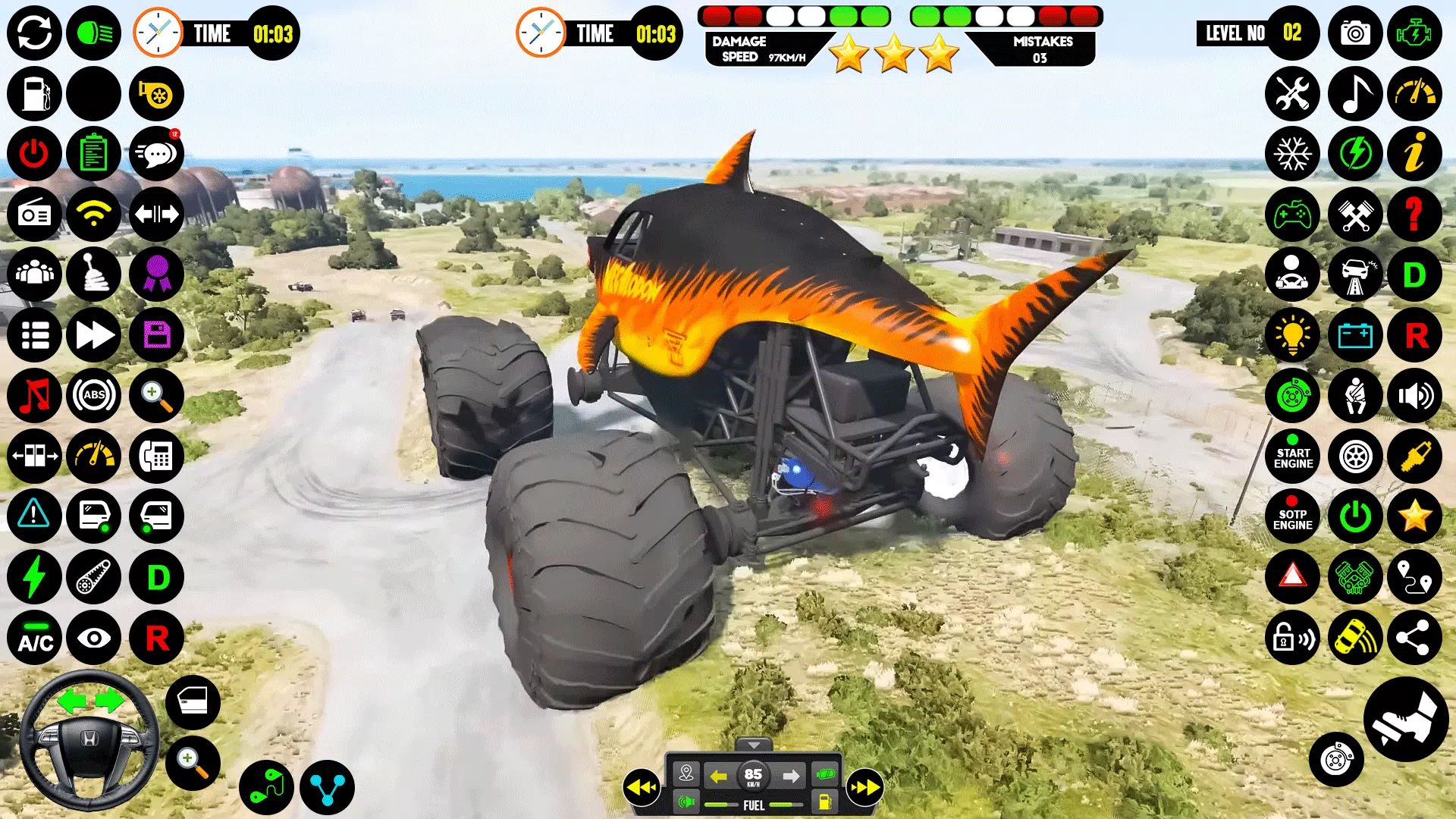Activate the hazard warning triangle icon
Image resolution: width=1456 pixels, height=819 pixels.
1292,576
